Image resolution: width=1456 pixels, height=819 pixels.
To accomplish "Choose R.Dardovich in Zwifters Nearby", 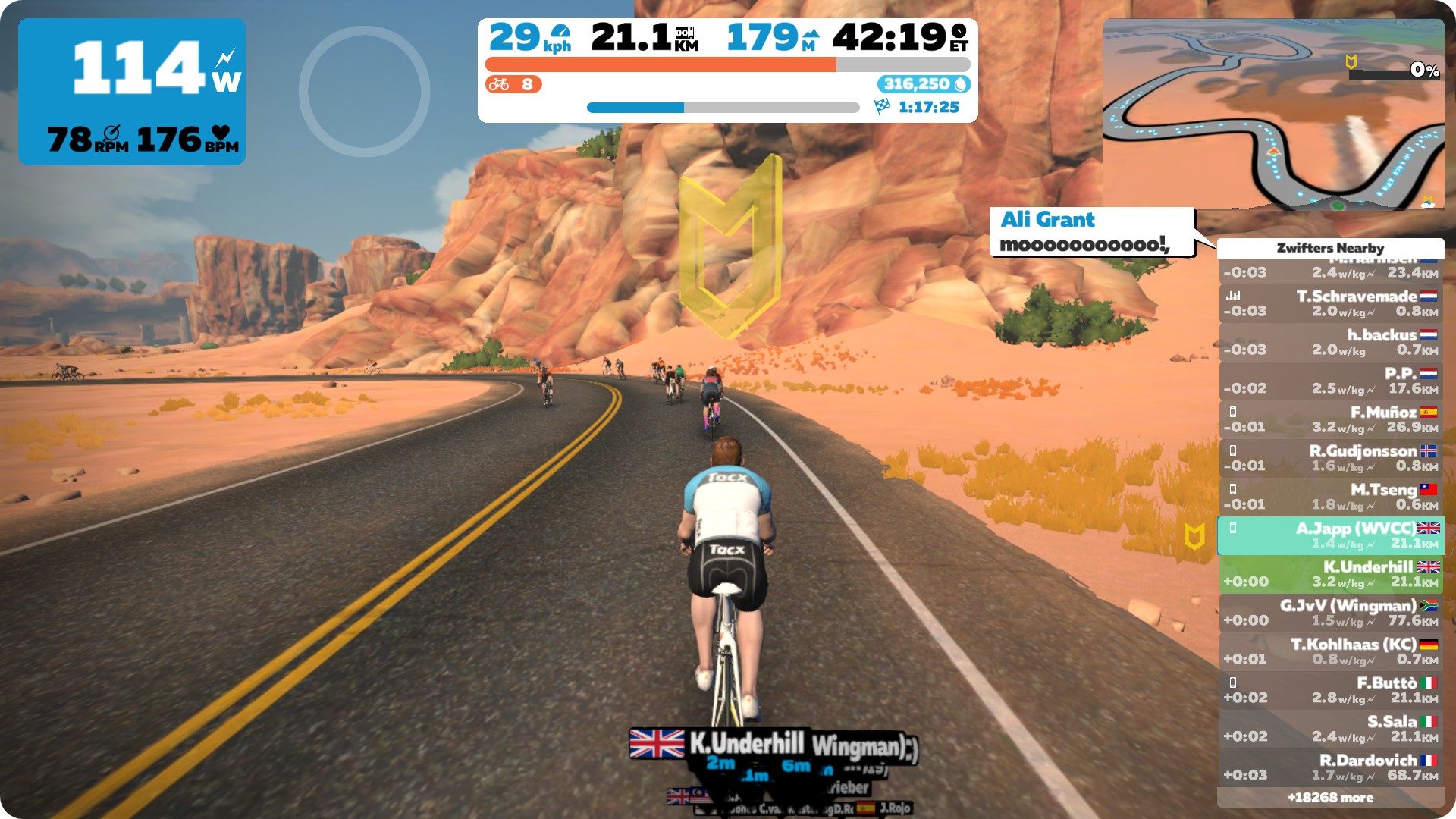I will tap(1331, 767).
